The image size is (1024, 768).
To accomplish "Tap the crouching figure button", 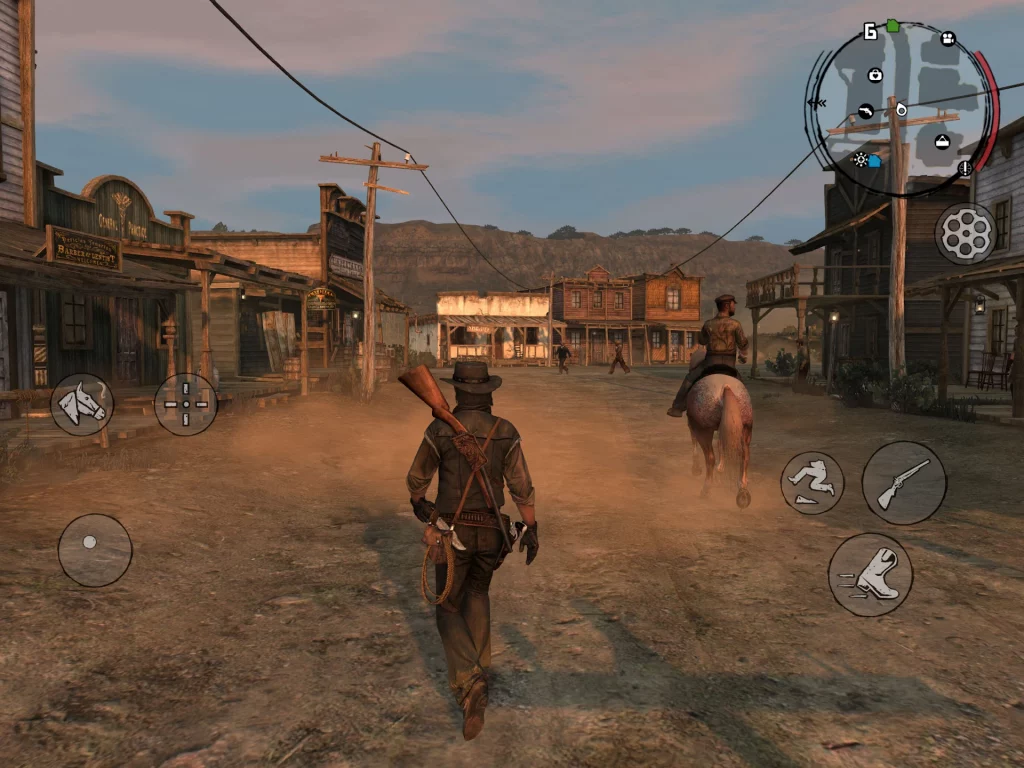I will coord(812,483).
